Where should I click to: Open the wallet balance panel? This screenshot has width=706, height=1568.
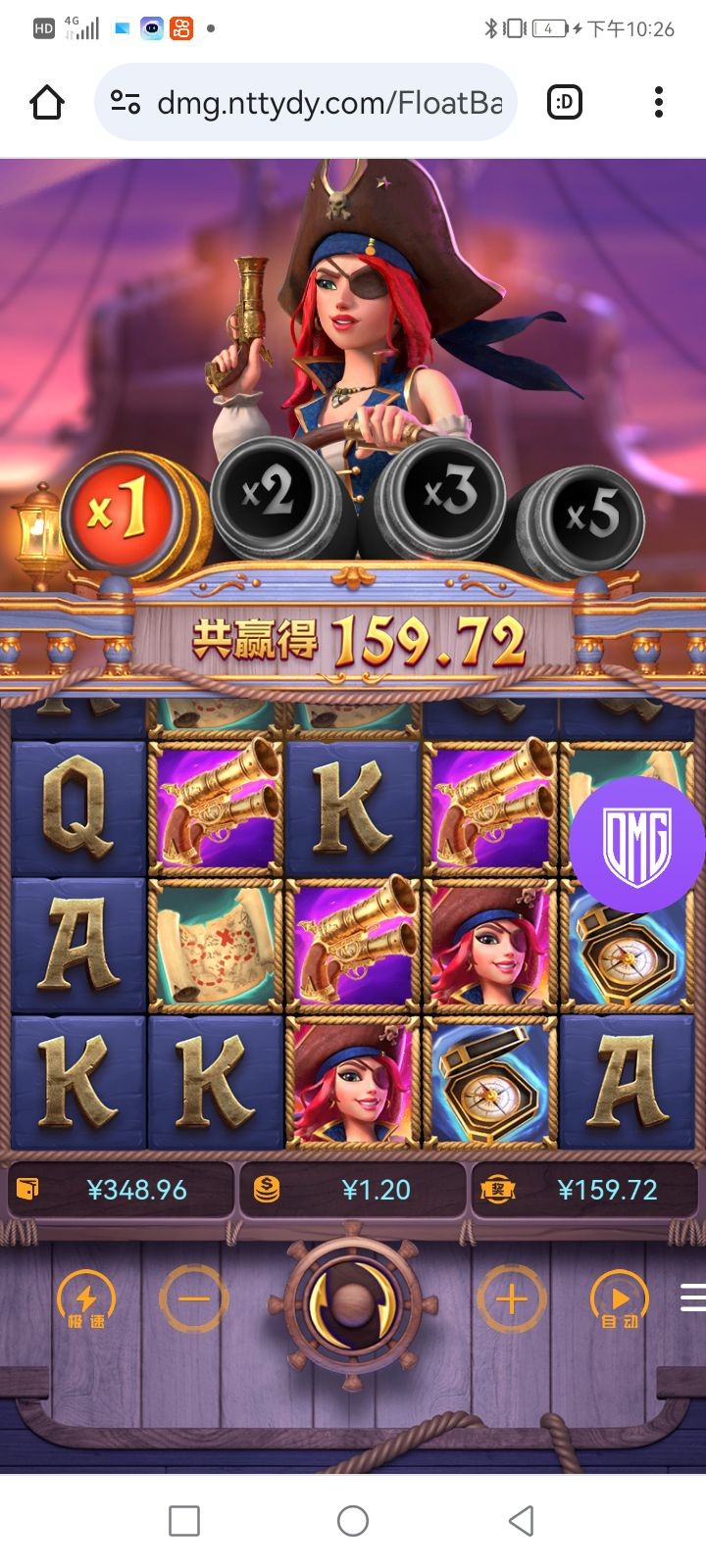click(121, 1190)
